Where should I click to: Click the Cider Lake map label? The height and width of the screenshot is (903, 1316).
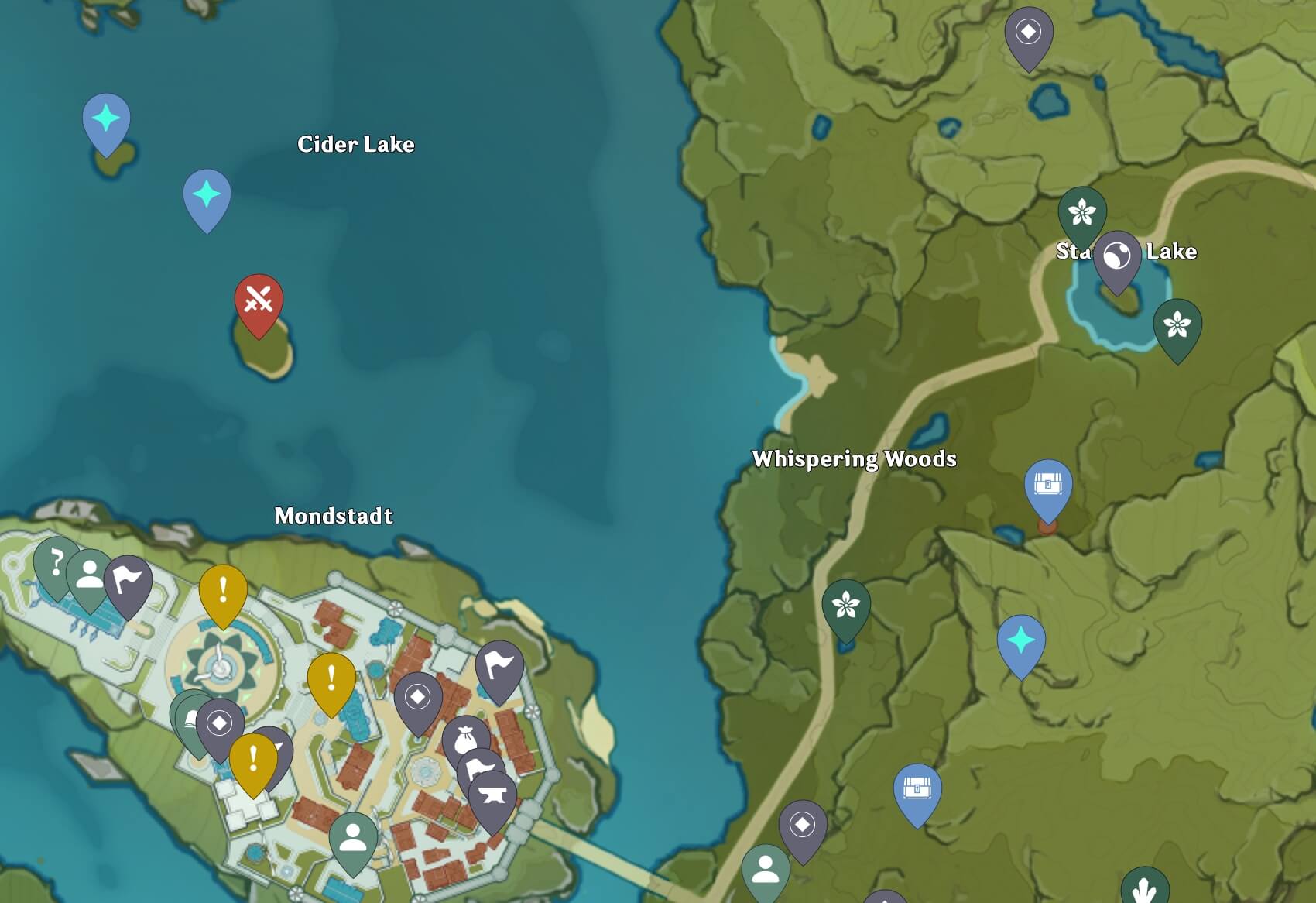coord(356,144)
